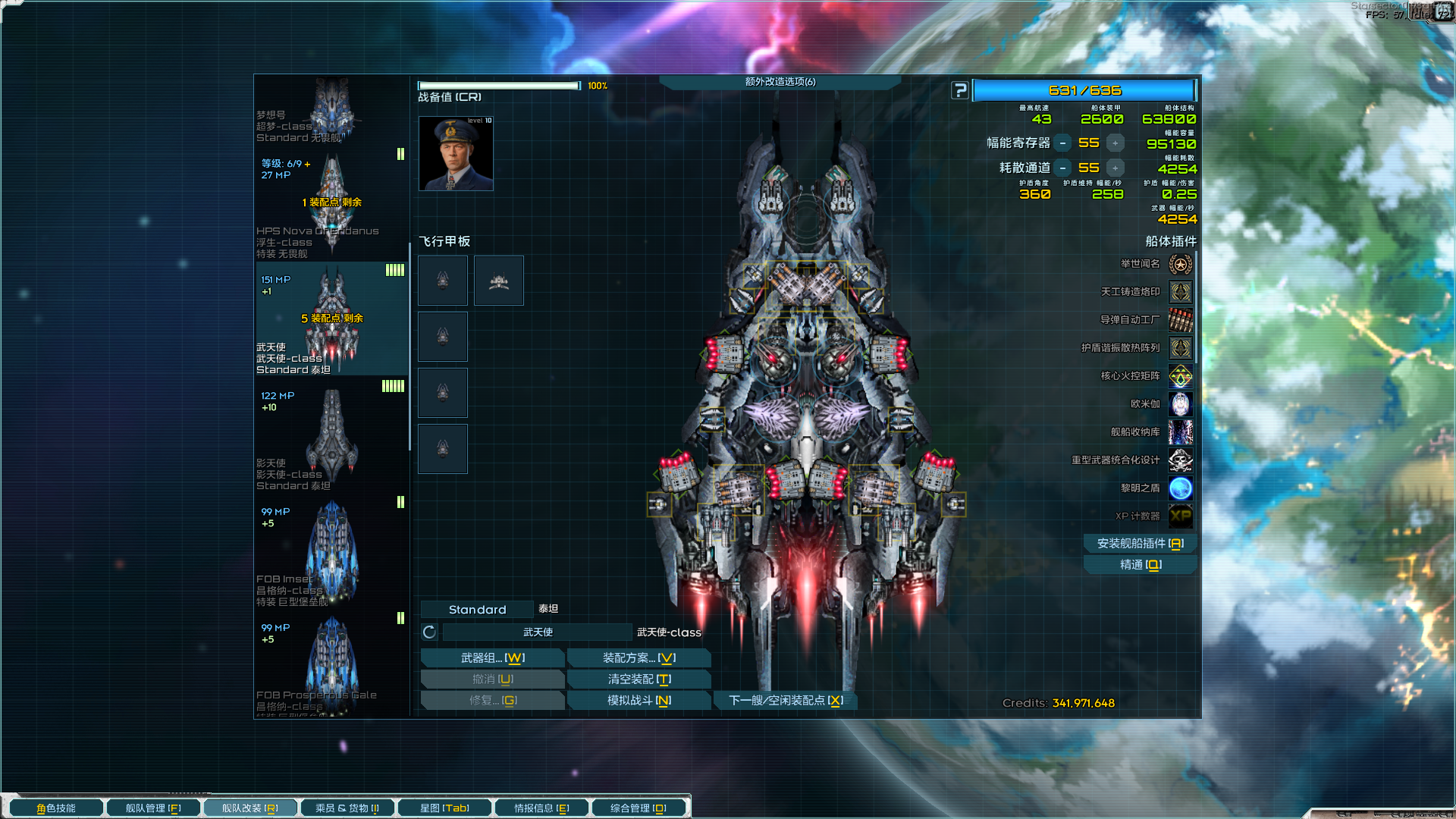Click 清空装配 to strip the ship
Screen dimensions: 1456x819
(639, 679)
